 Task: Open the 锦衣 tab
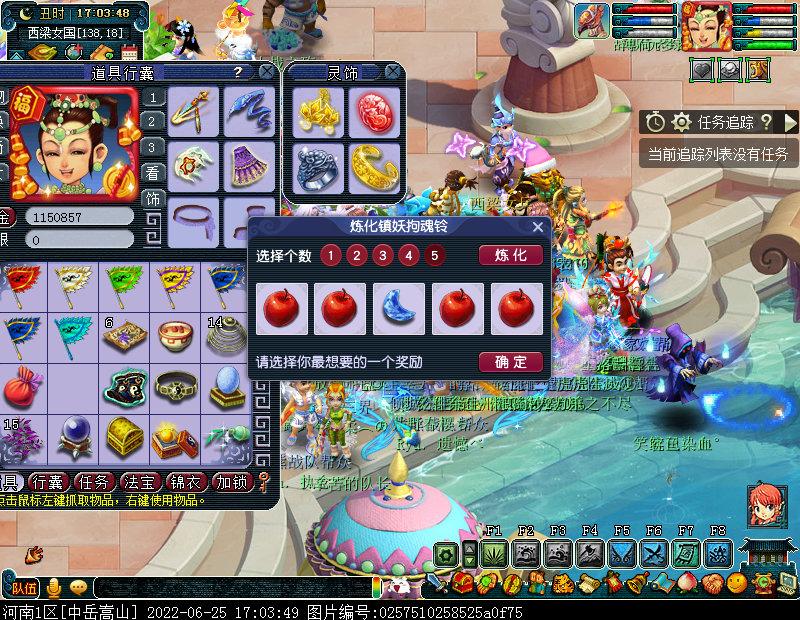tap(187, 481)
